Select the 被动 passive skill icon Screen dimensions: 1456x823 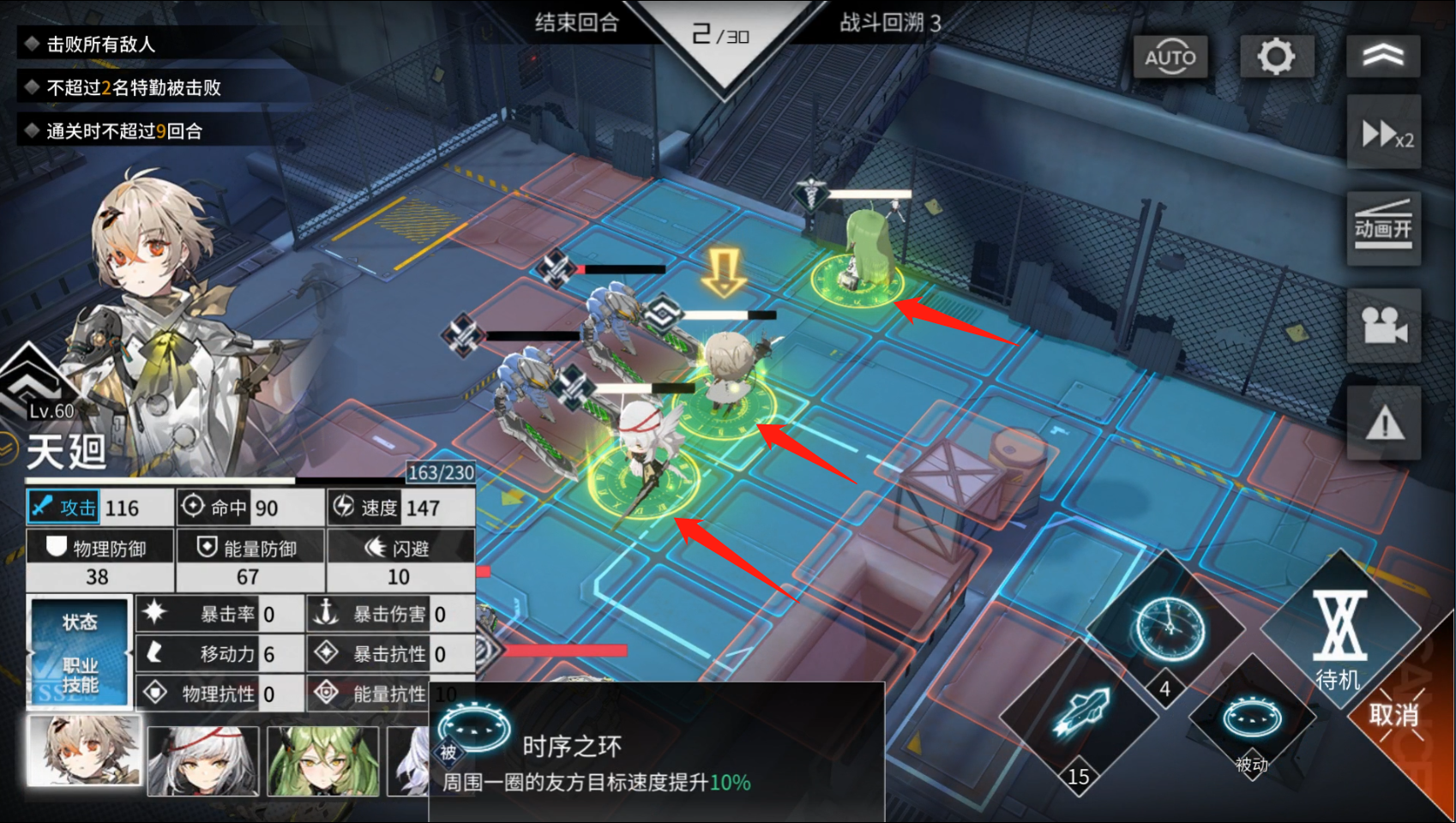coord(1251,720)
